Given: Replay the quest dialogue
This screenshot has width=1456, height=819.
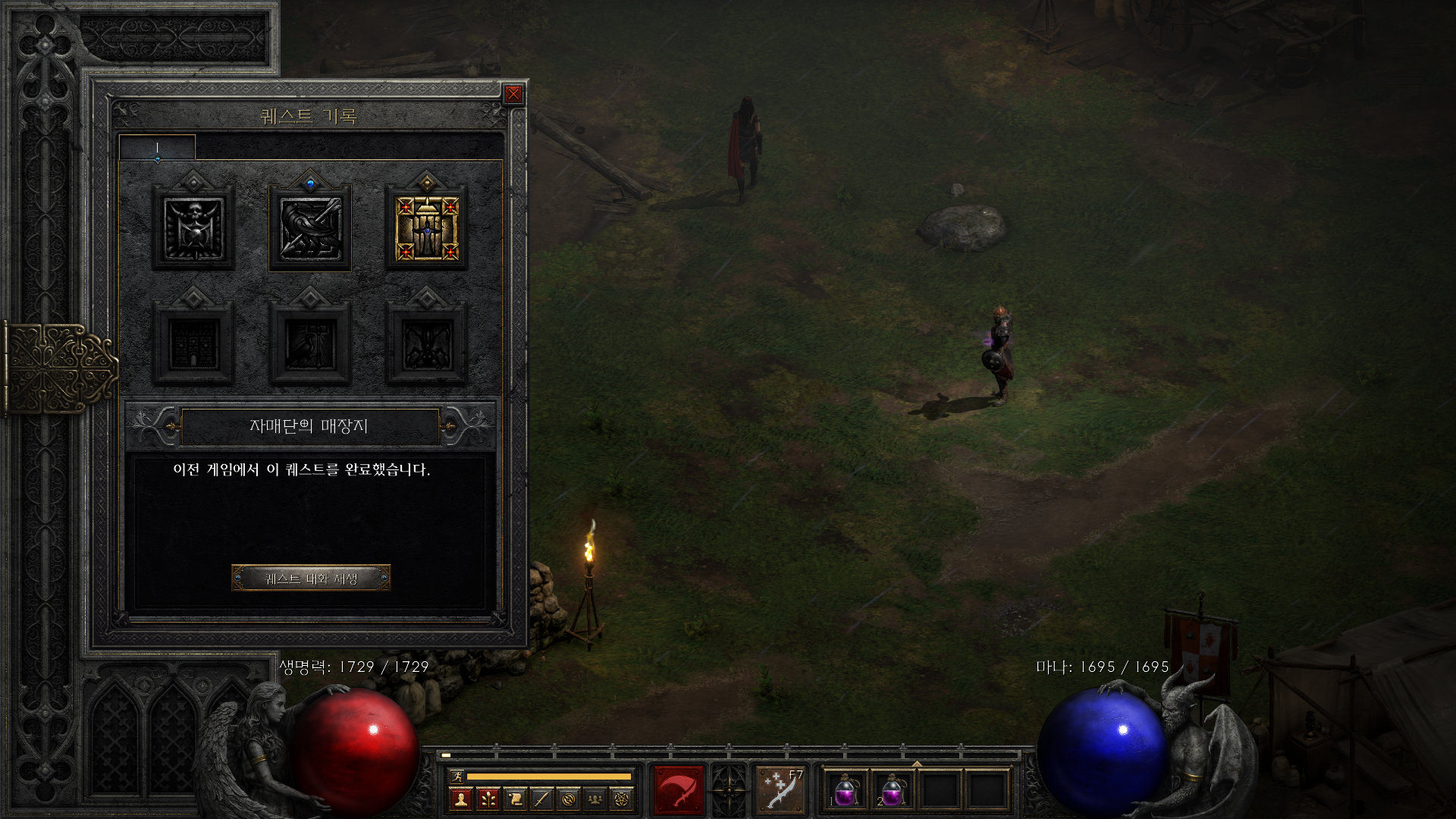Looking at the screenshot, I should [x=311, y=579].
